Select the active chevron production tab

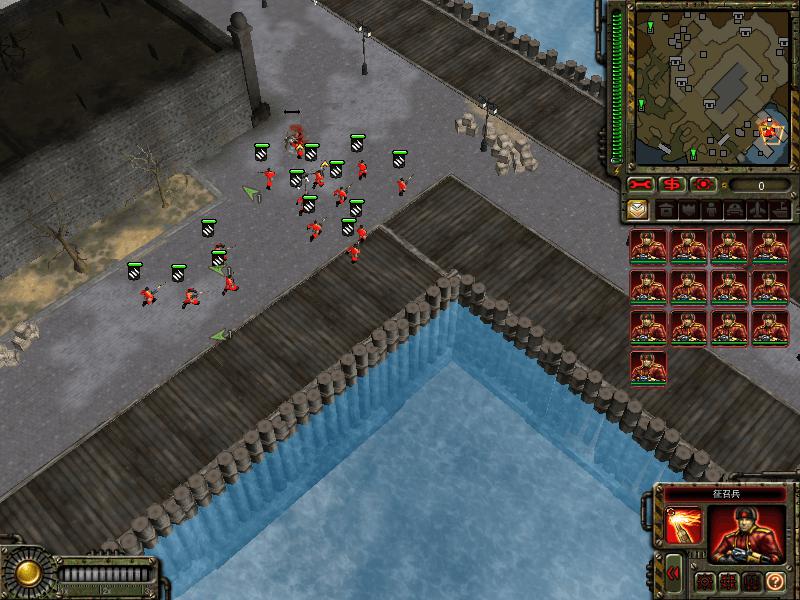click(x=639, y=210)
